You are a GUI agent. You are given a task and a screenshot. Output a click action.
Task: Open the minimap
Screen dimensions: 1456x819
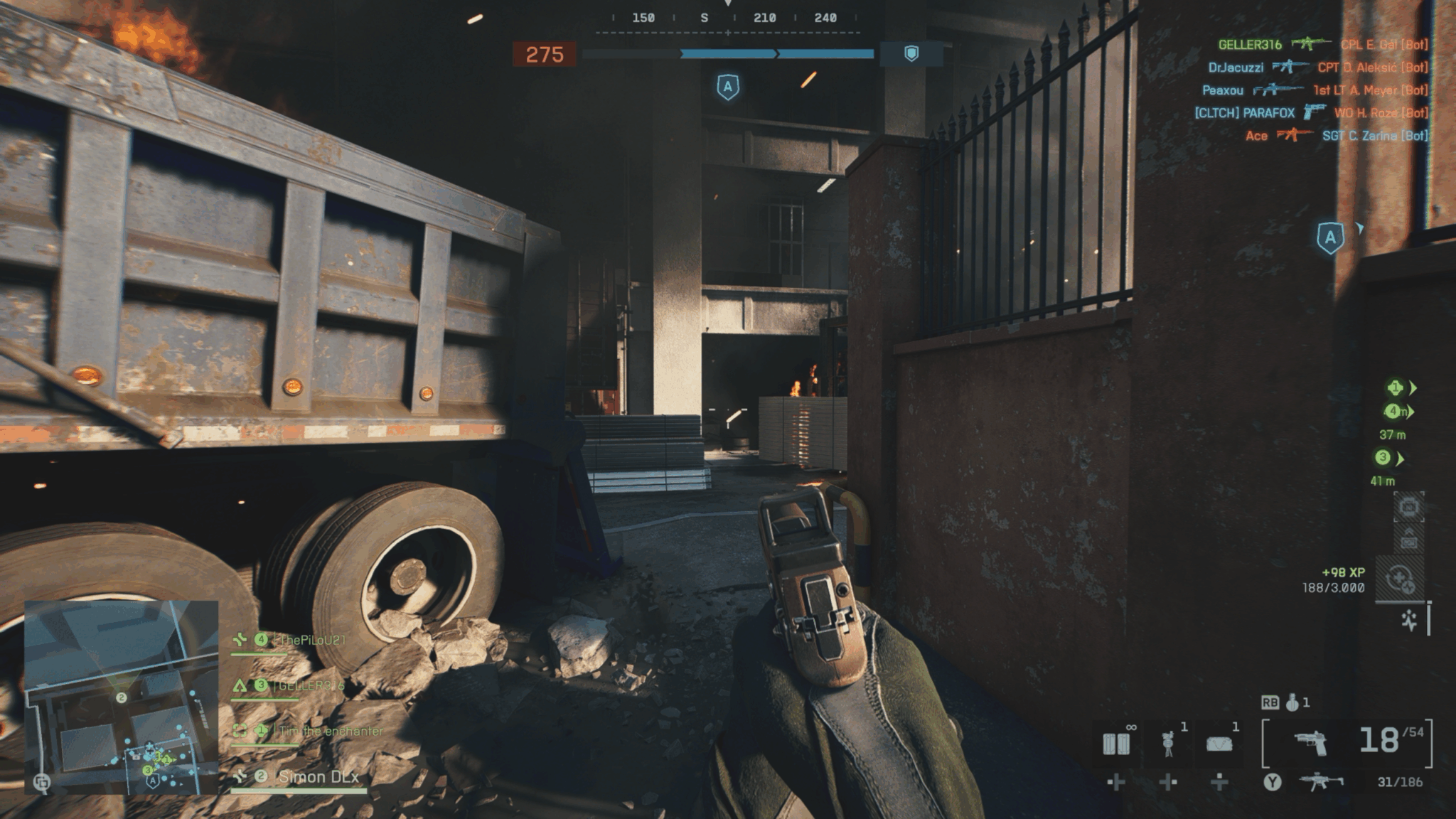122,697
